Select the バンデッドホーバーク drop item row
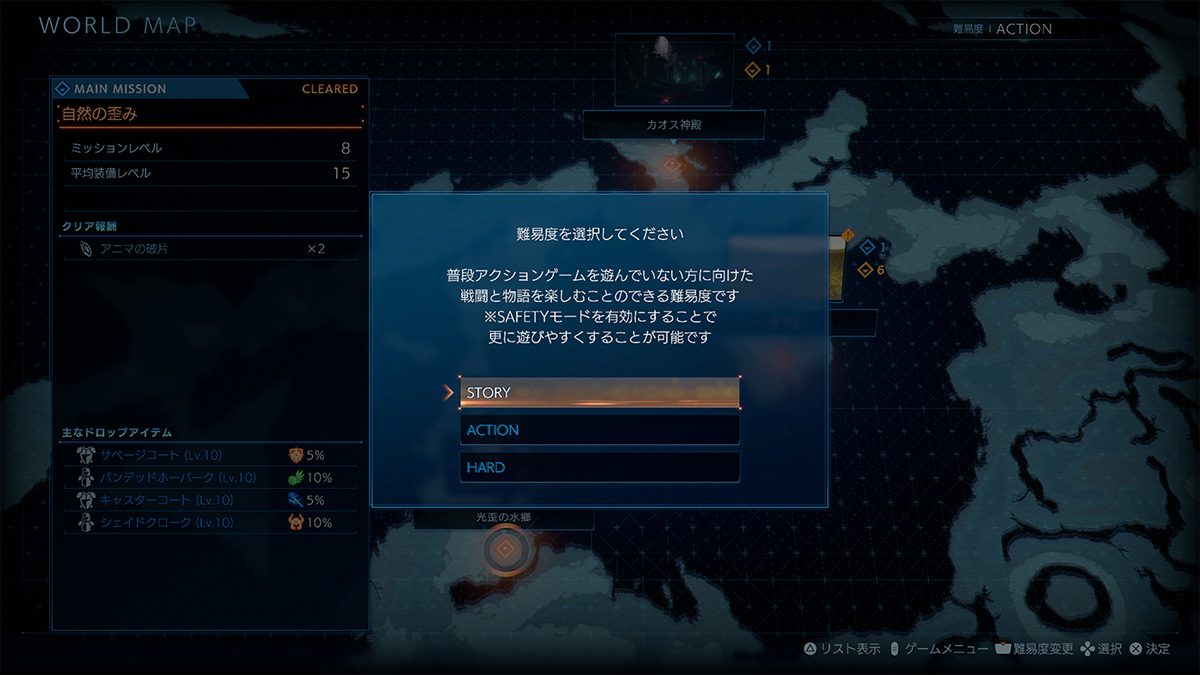The height and width of the screenshot is (675, 1200). [210, 477]
